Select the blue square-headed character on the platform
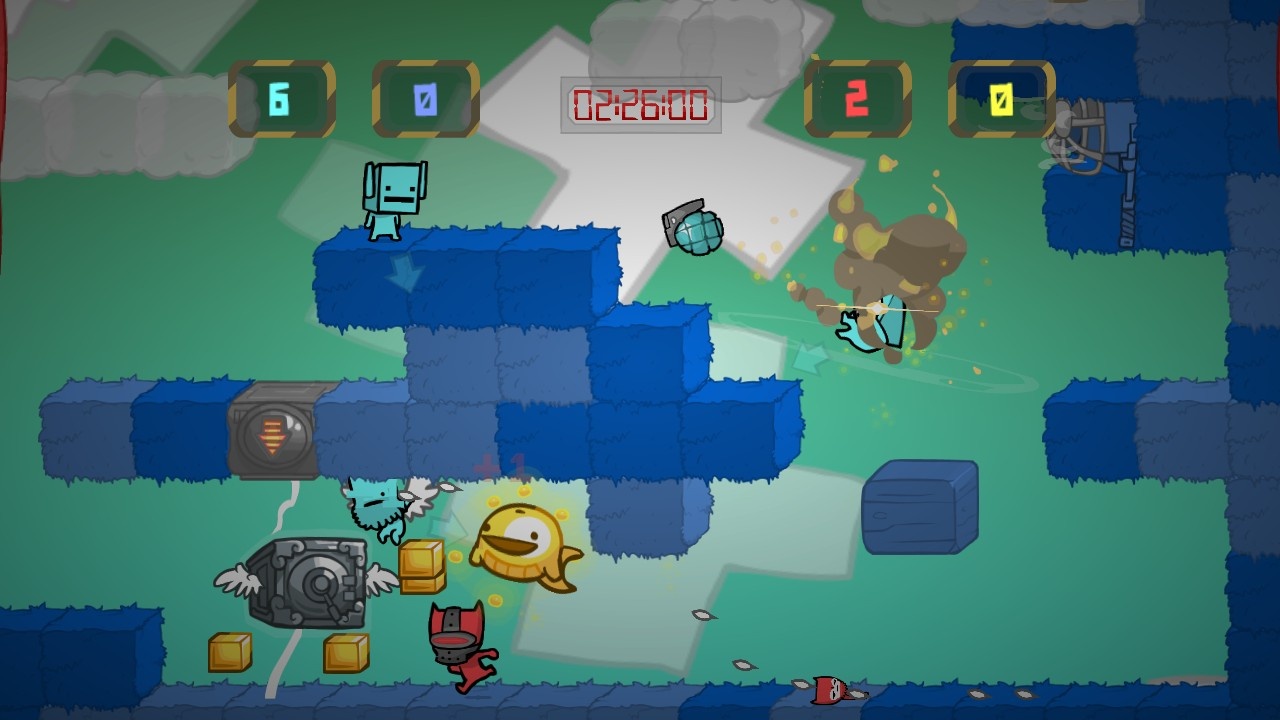1280x720 pixels. coord(396,198)
